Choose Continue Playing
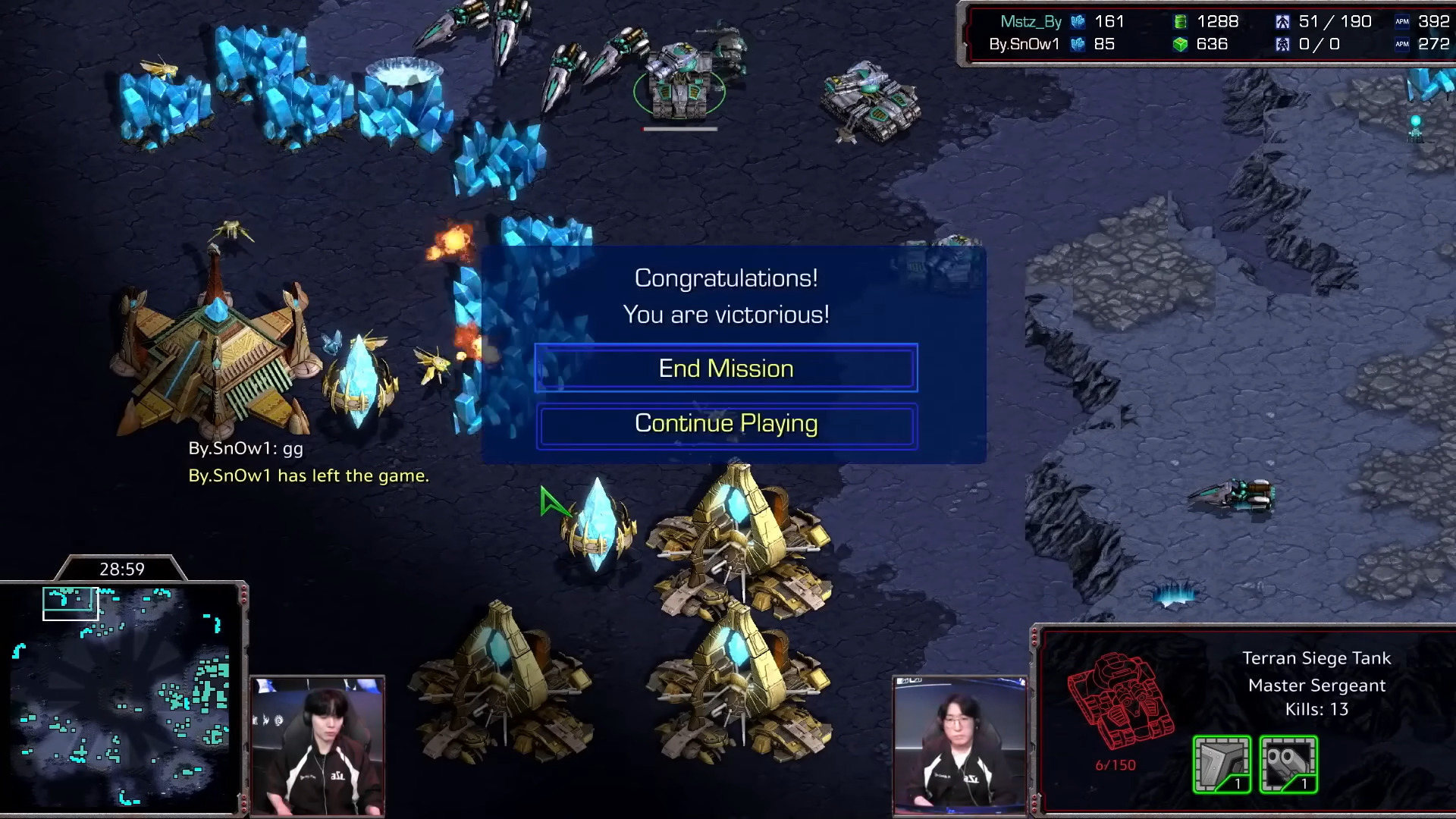The height and width of the screenshot is (819, 1456). point(726,424)
